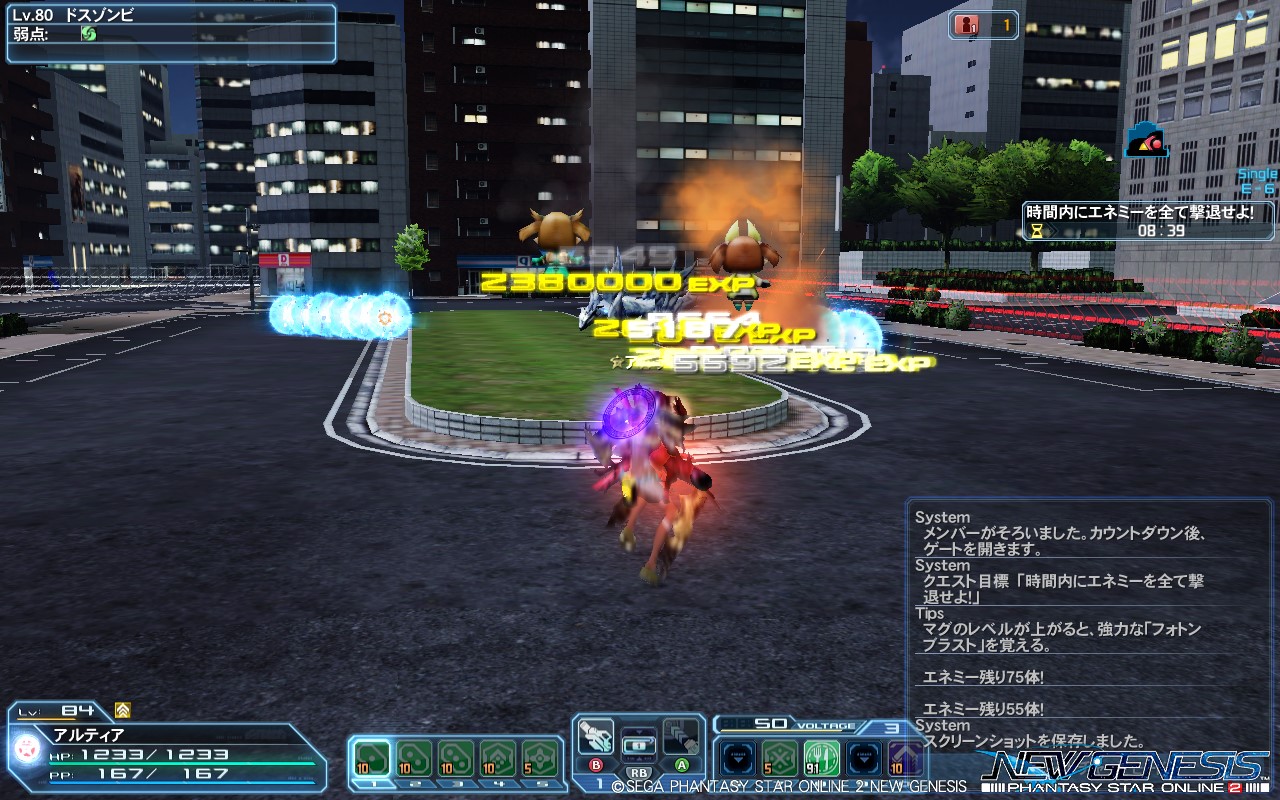Toggle the yellow rank arrow beside Lv 84
The image size is (1280, 800).
pyautogui.click(x=121, y=709)
